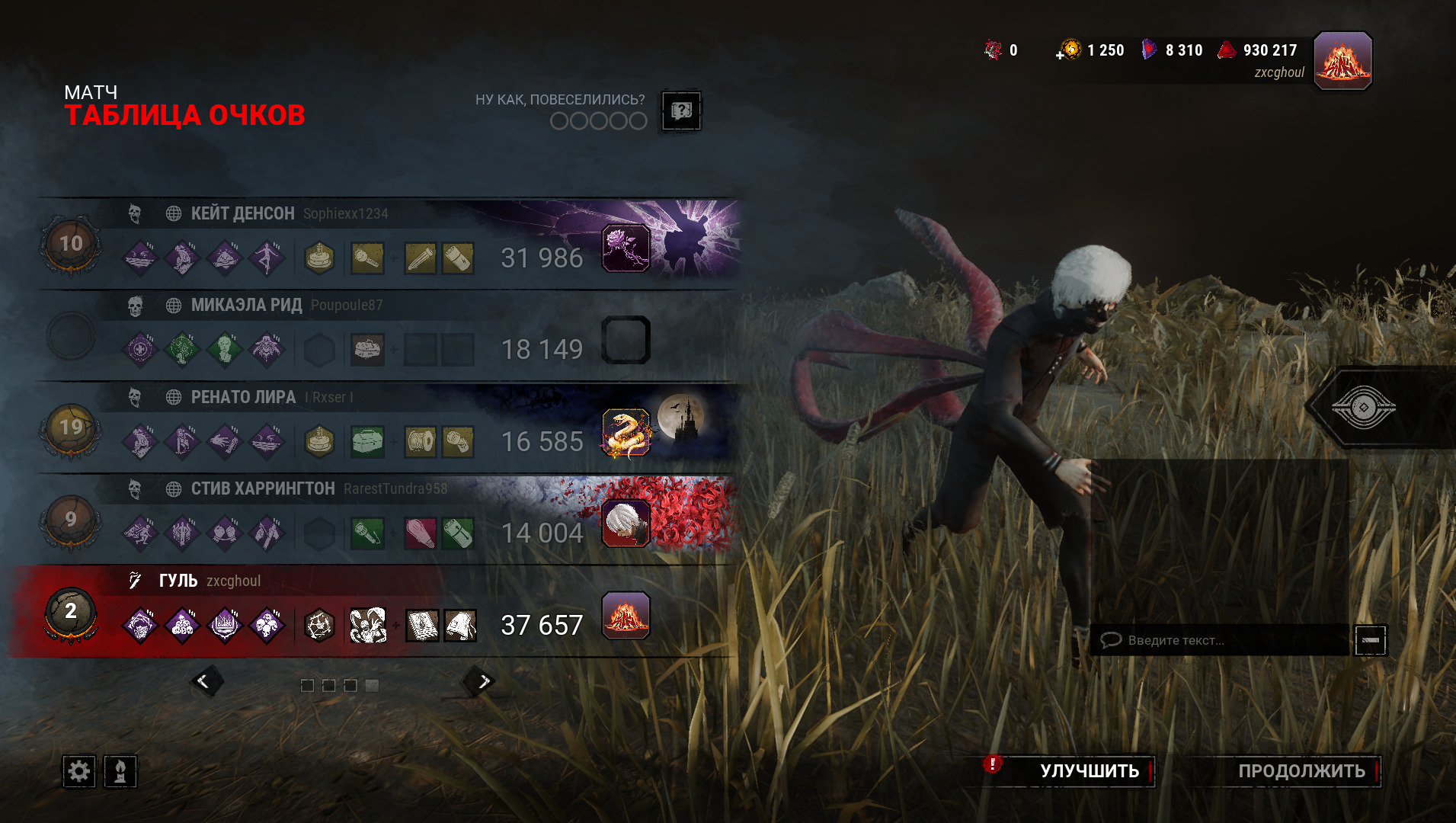Open the match feedback question-mark icon
The image size is (1456, 823).
click(680, 111)
